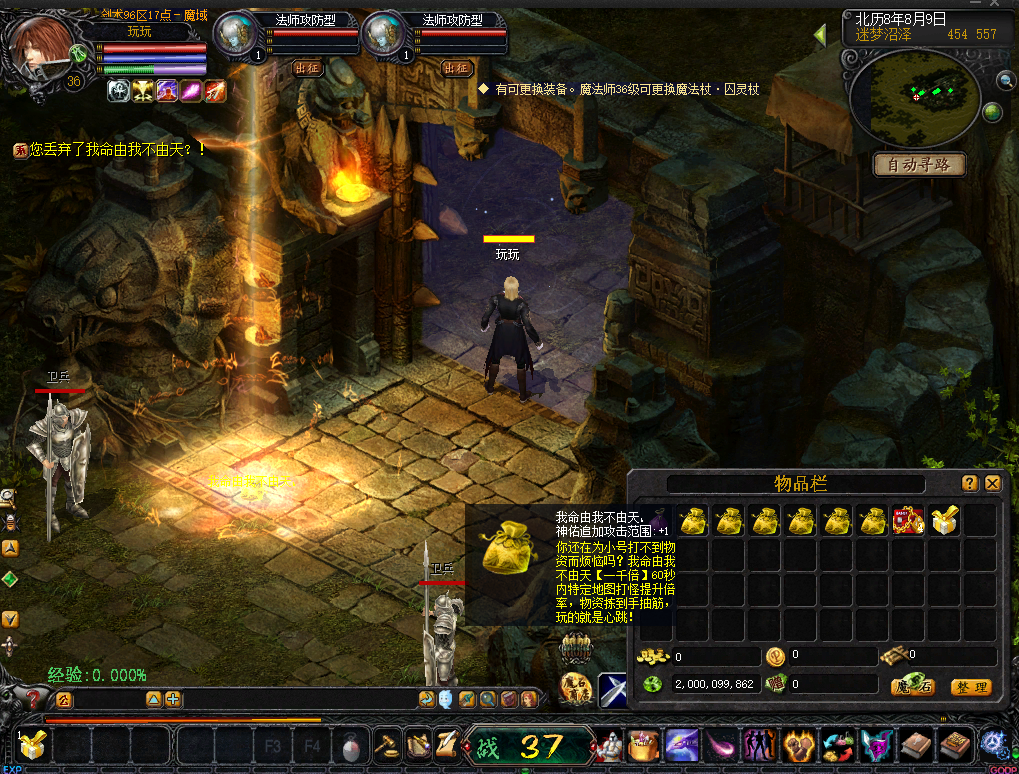Collapse the minimap with the green arrow
The height and width of the screenshot is (774, 1019).
point(820,35)
